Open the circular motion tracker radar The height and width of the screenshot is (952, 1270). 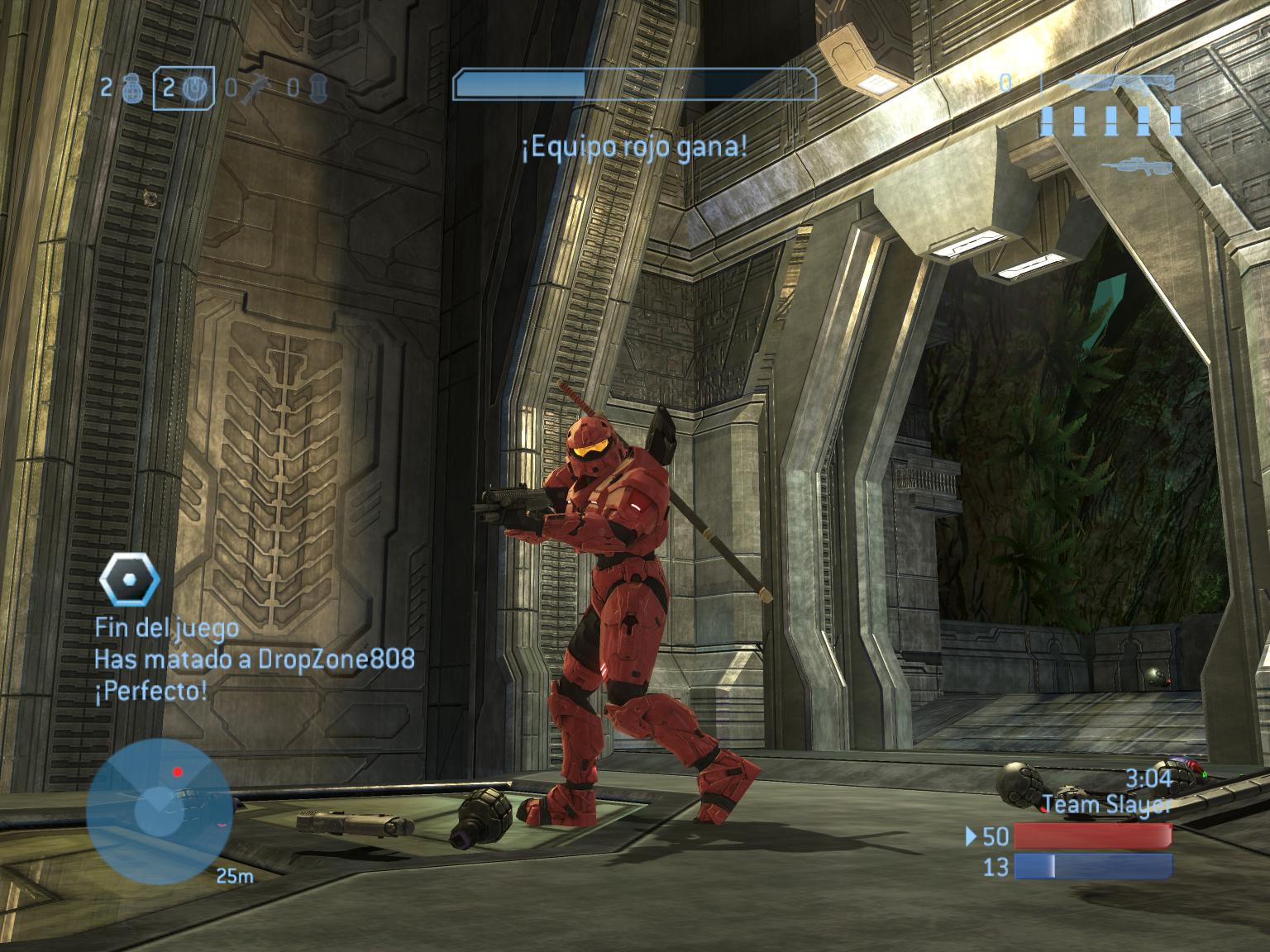(x=158, y=811)
